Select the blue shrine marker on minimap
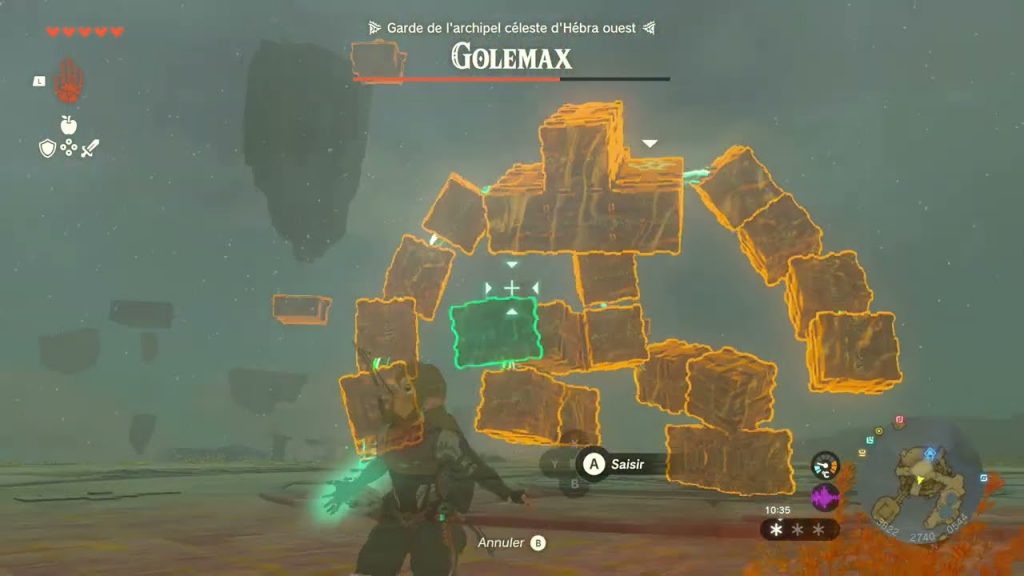Screen dimensions: 1024x576 pos(930,452)
